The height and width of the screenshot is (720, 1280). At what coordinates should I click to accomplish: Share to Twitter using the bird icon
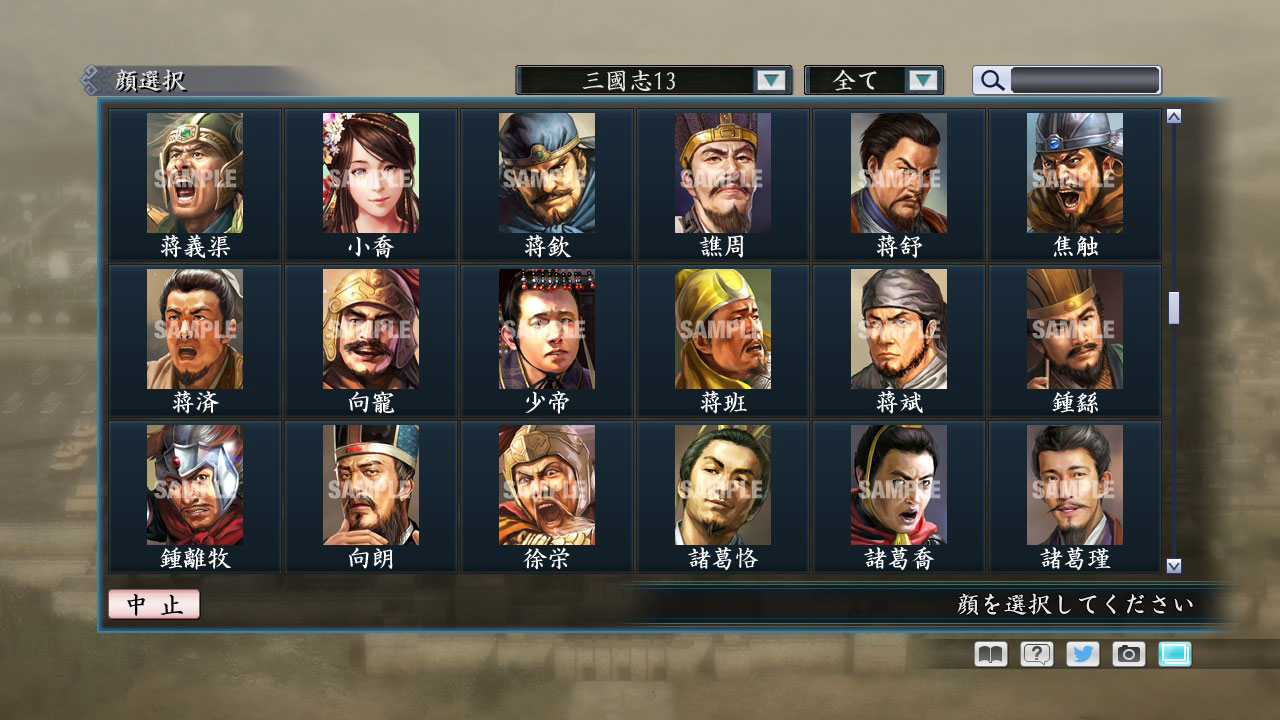click(1082, 654)
